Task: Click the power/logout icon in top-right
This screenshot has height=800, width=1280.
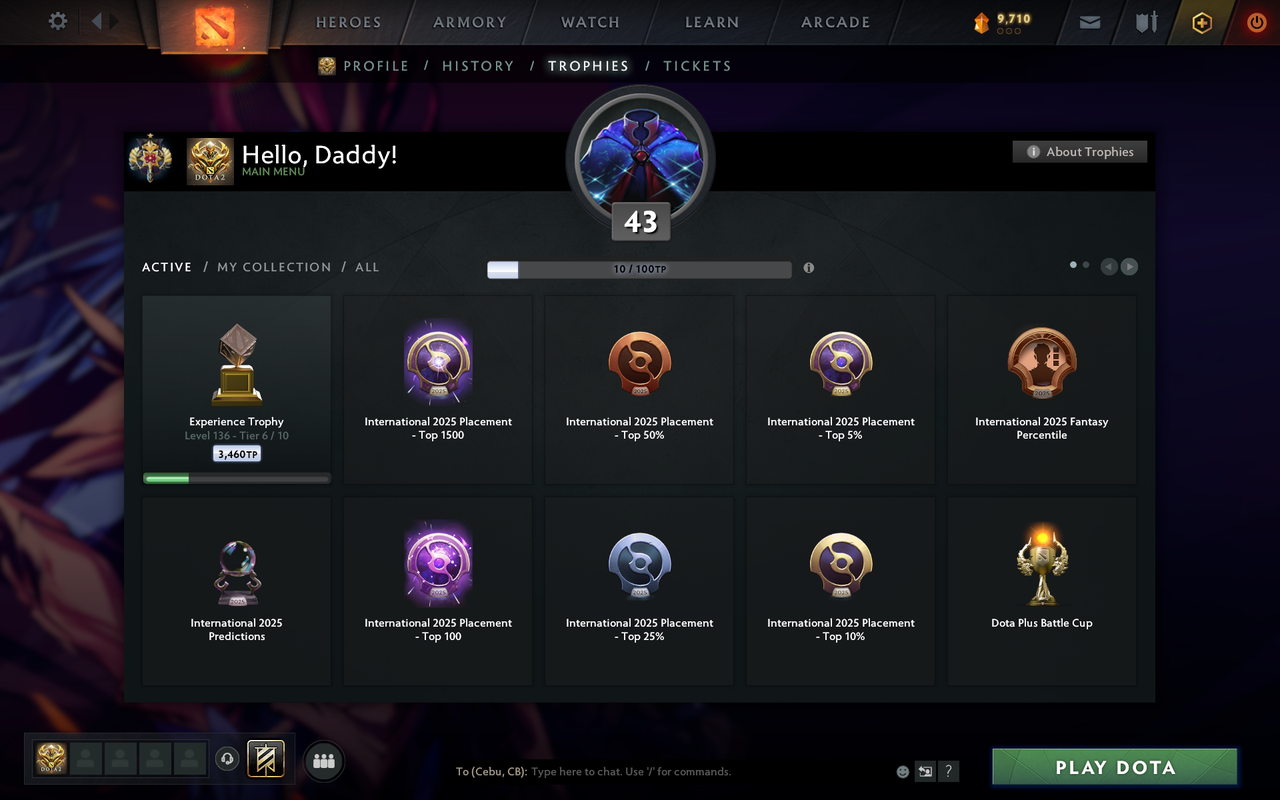Action: (1256, 21)
